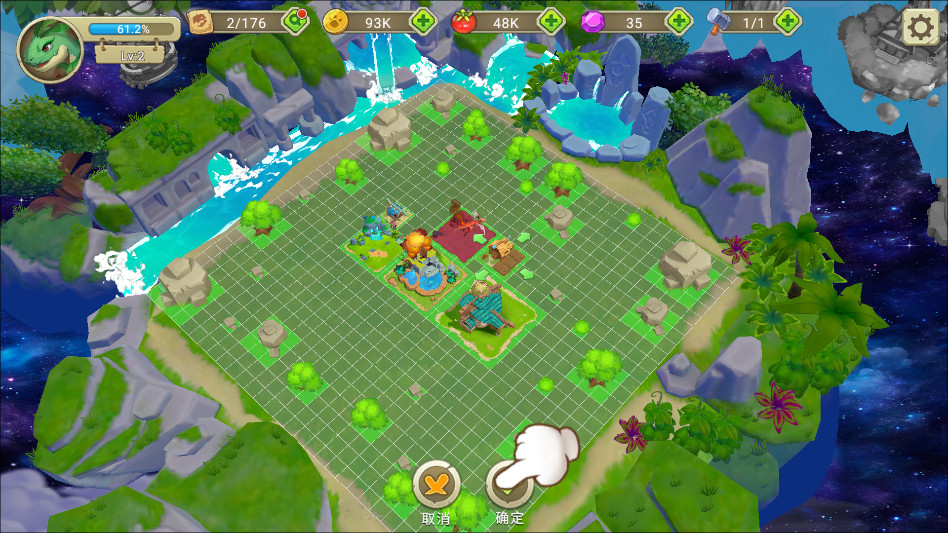Buy purple gems with plus button

point(679,20)
